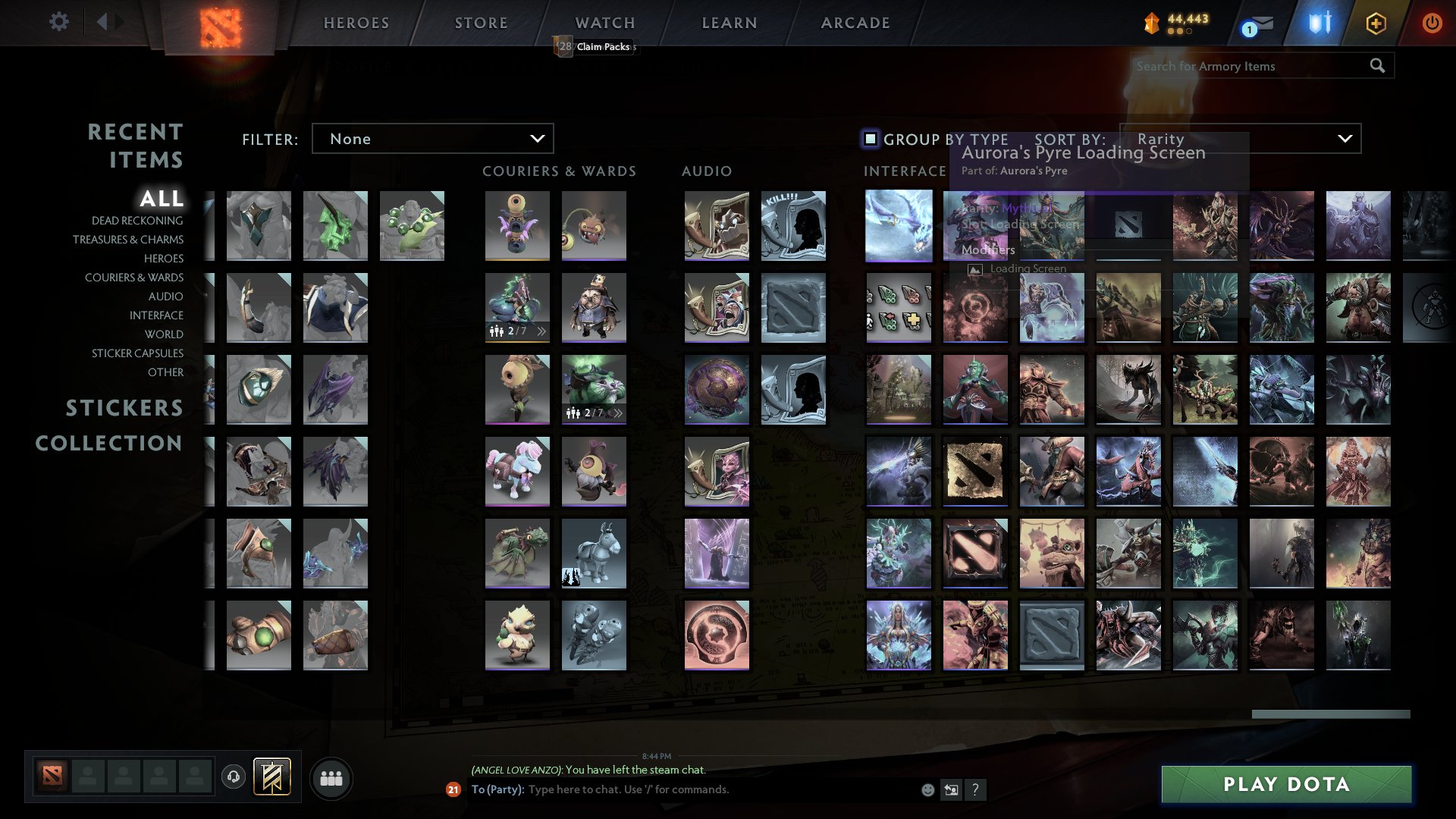Click the PLAY DOTA button
Screen dimensions: 1456x819
[1285, 784]
